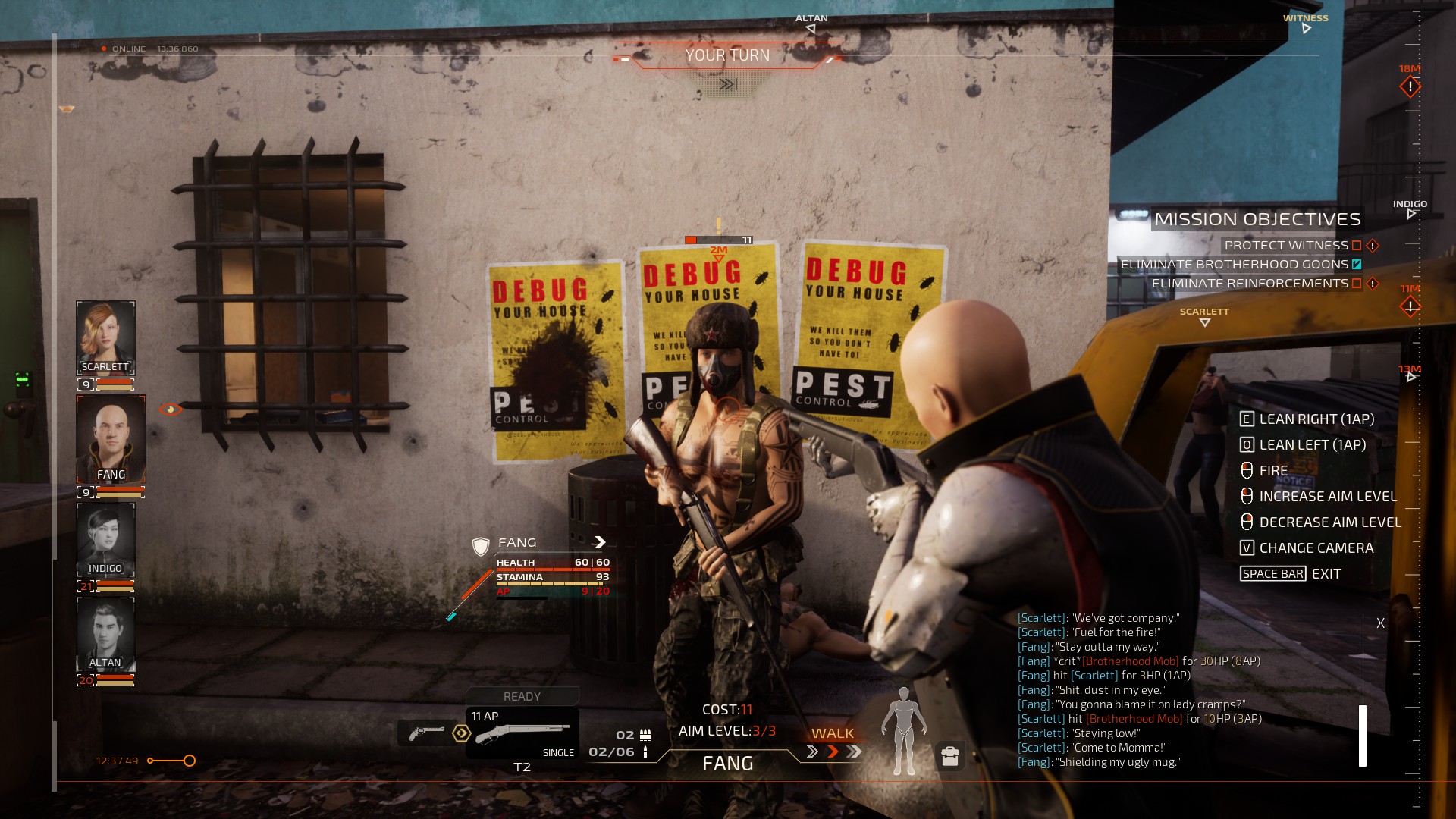Choose the slowest single-chevron movement mode
Viewport: 1456px width, 819px height.
tap(812, 752)
